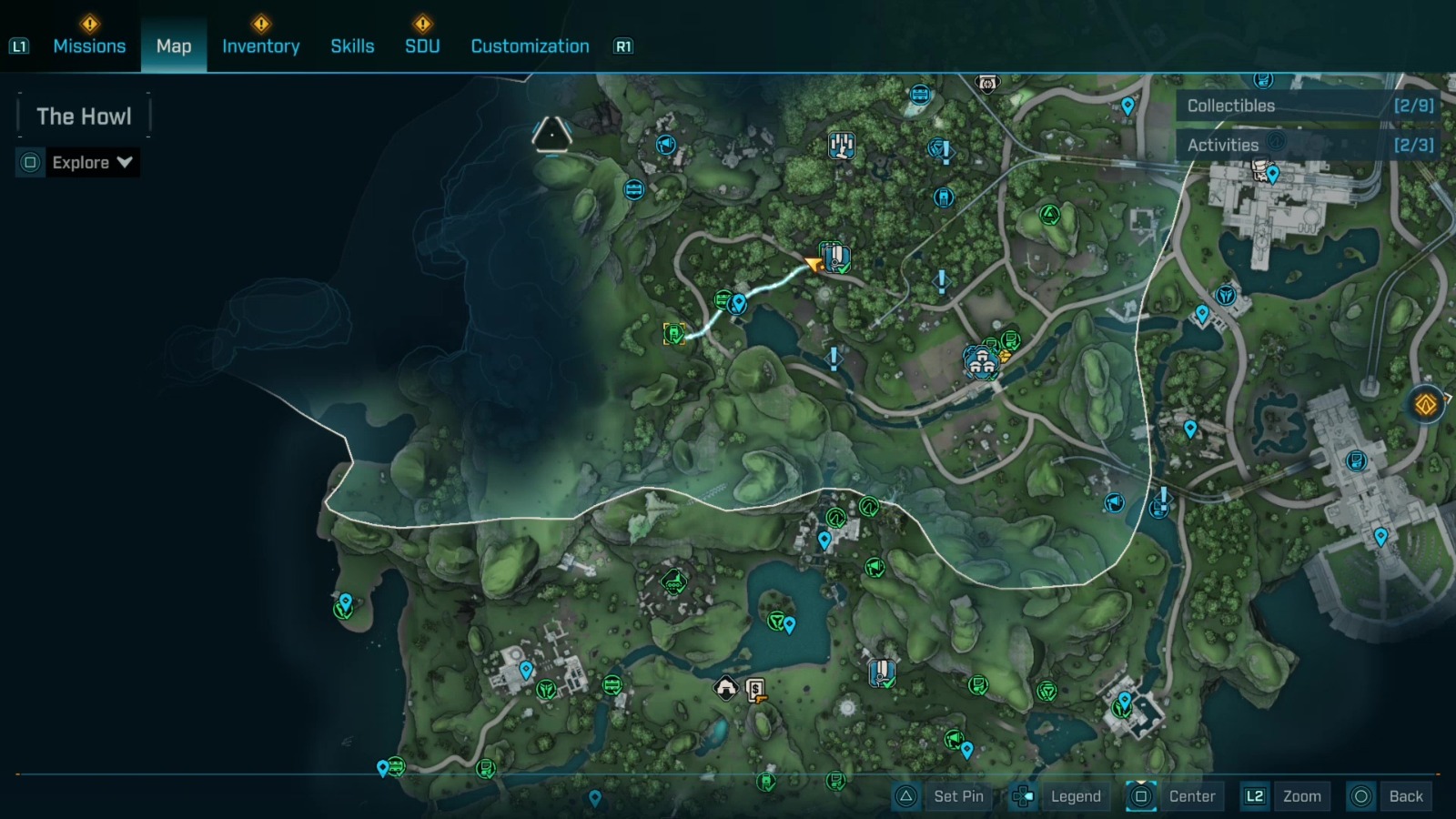Enable map Zoom with L2
The width and height of the screenshot is (1456, 819).
tap(1300, 795)
